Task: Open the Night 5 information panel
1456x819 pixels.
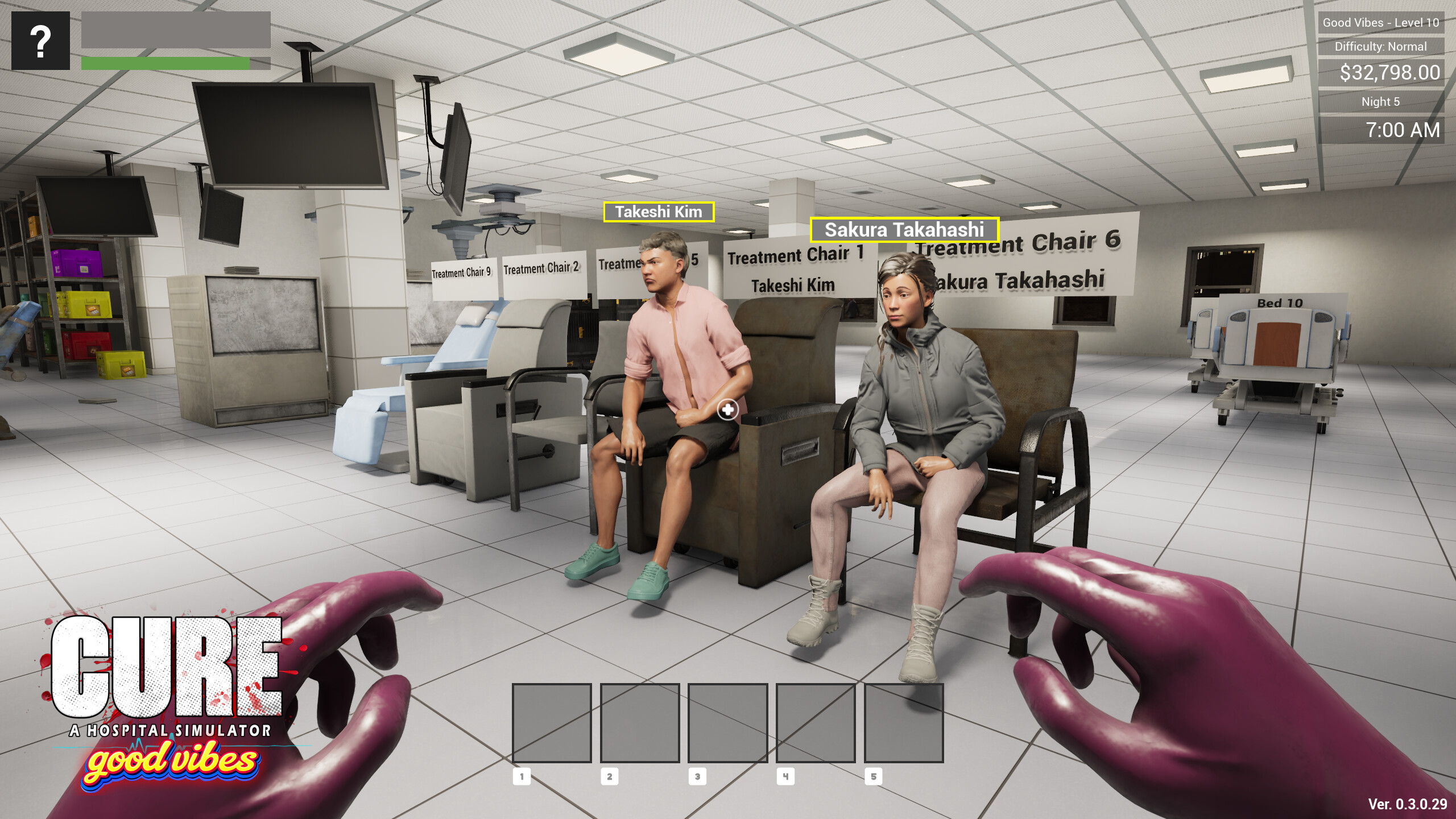Action: click(1380, 101)
